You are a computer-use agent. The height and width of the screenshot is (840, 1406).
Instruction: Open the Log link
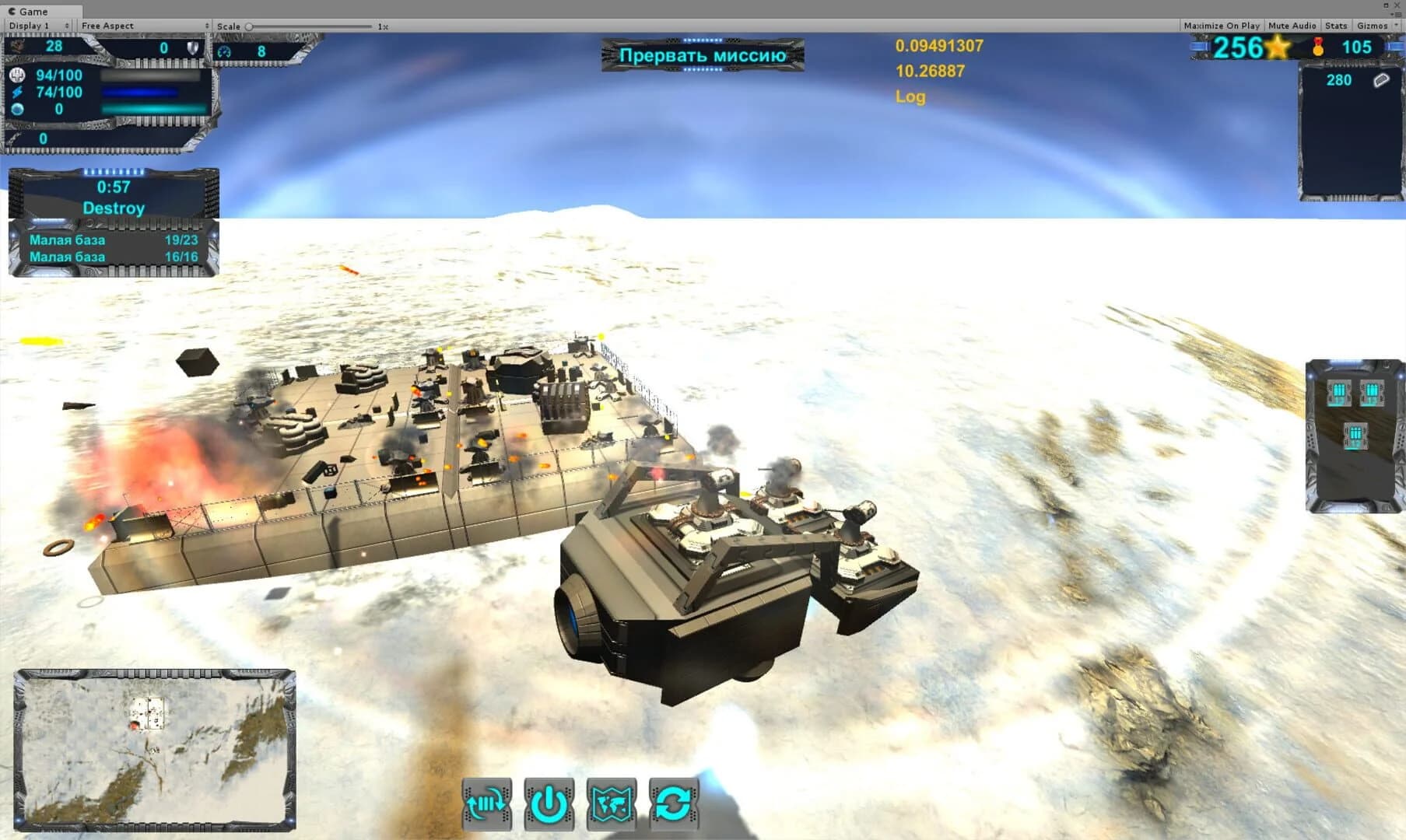[910, 96]
